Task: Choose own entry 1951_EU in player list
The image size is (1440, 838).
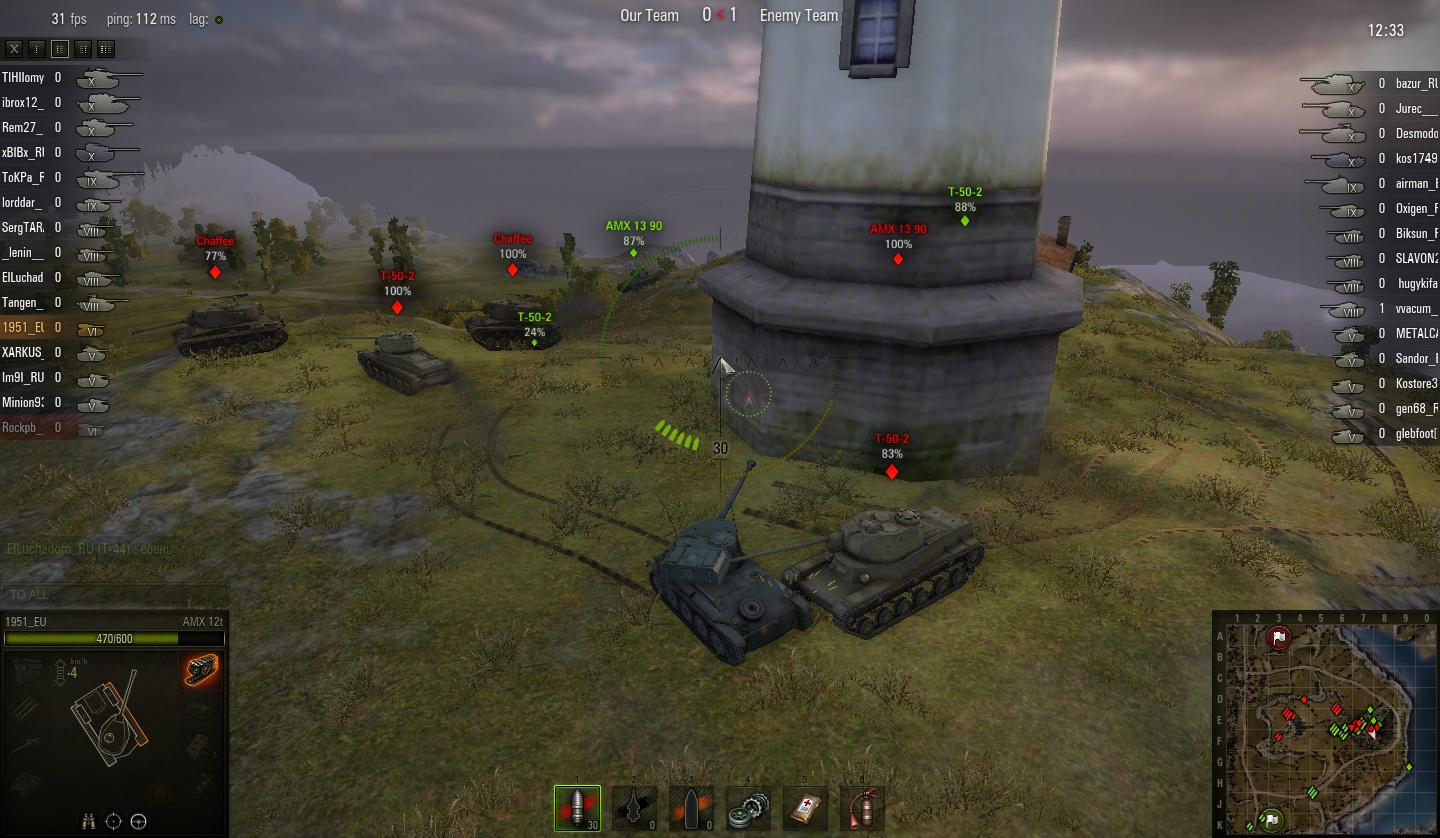Action: pyautogui.click(x=24, y=327)
